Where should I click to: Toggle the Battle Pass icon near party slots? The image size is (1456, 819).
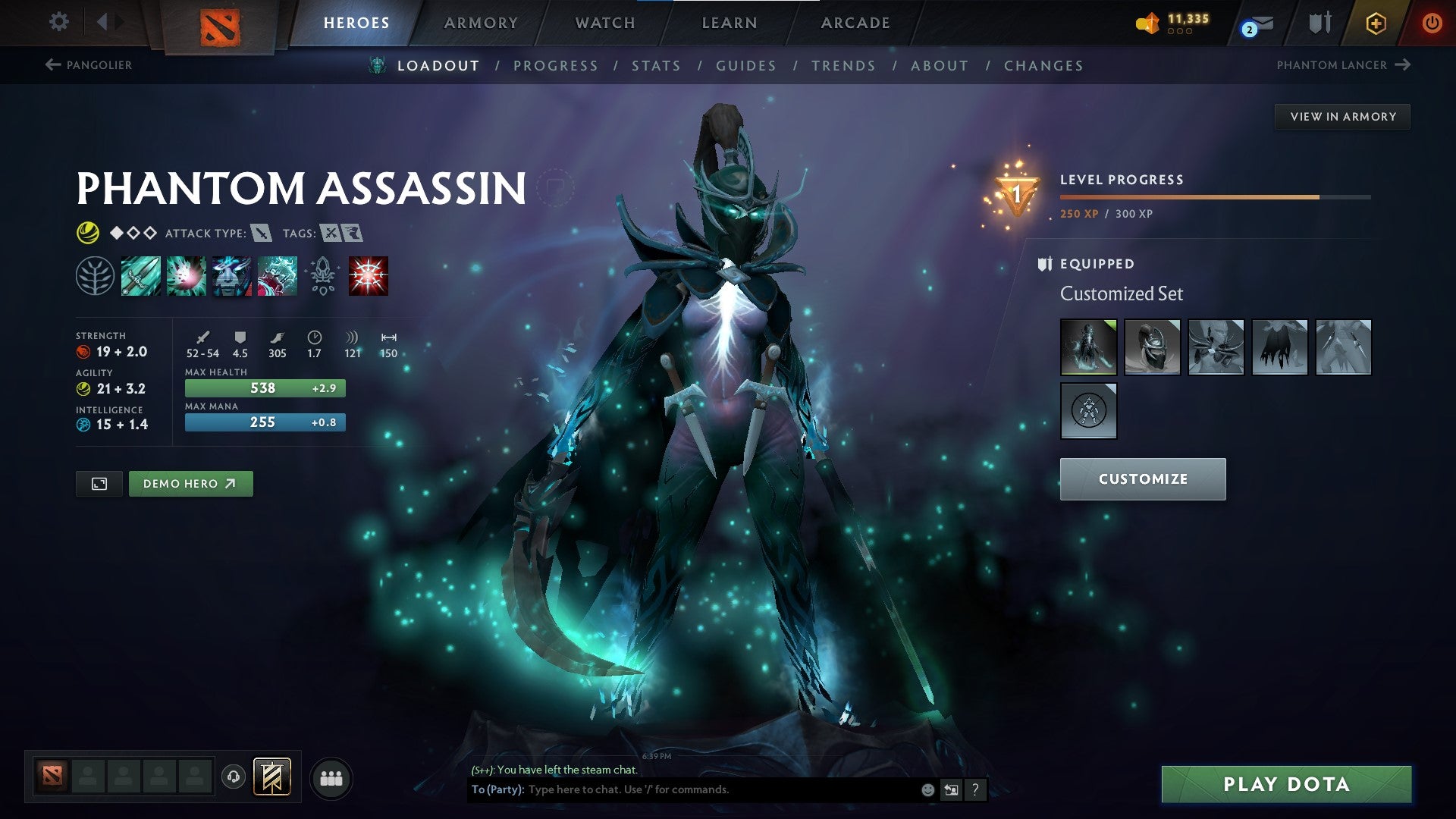pos(273,777)
